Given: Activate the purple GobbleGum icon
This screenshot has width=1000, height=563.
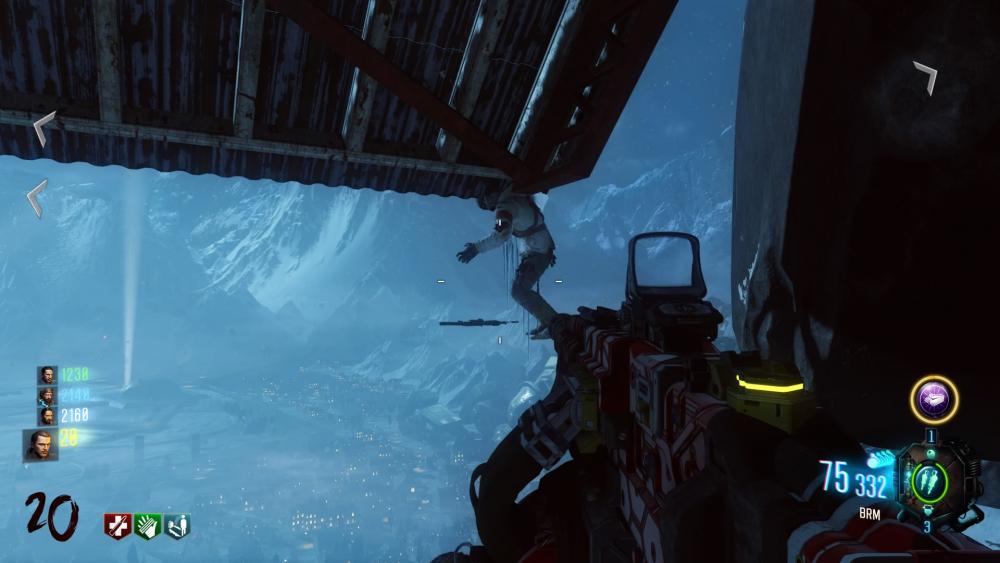Looking at the screenshot, I should (x=933, y=400).
